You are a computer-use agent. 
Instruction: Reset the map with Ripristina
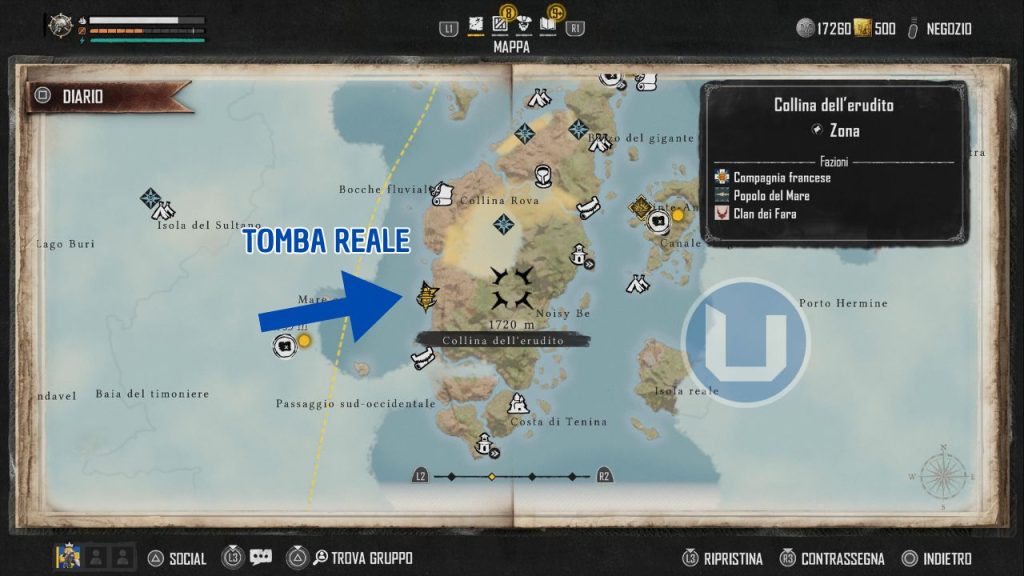[x=732, y=559]
